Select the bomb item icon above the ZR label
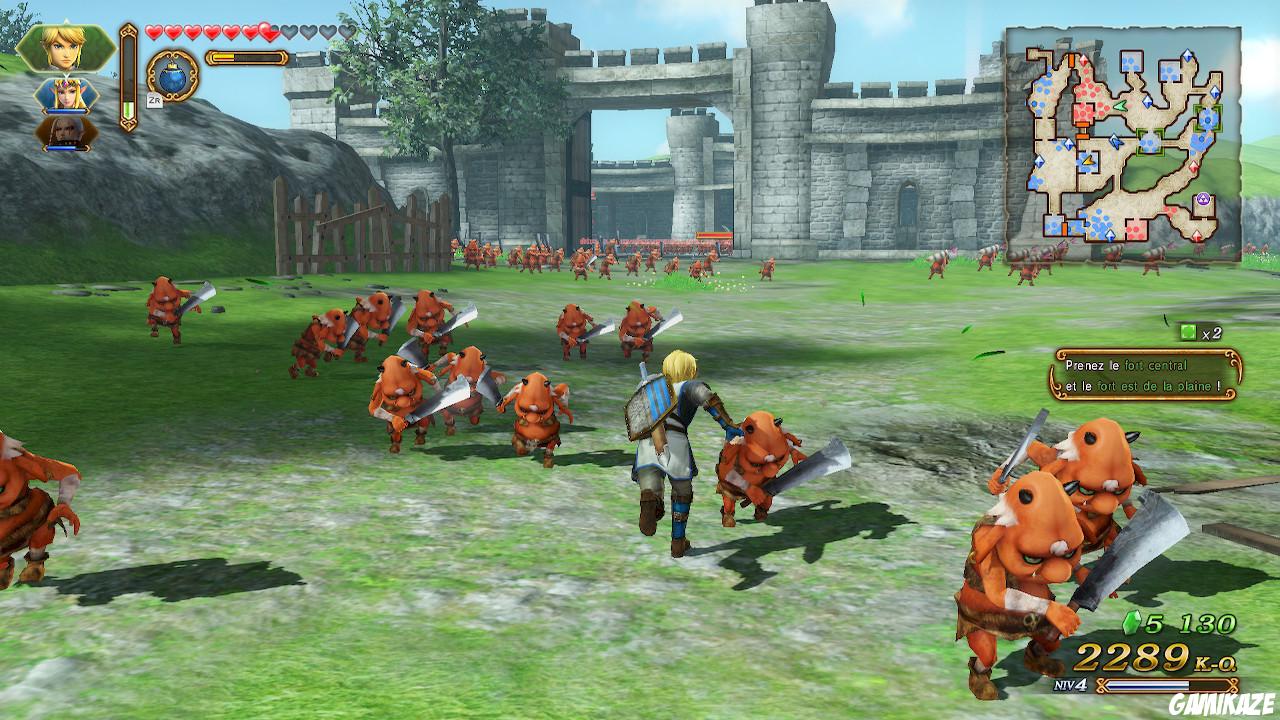The image size is (1280, 720). pos(172,79)
